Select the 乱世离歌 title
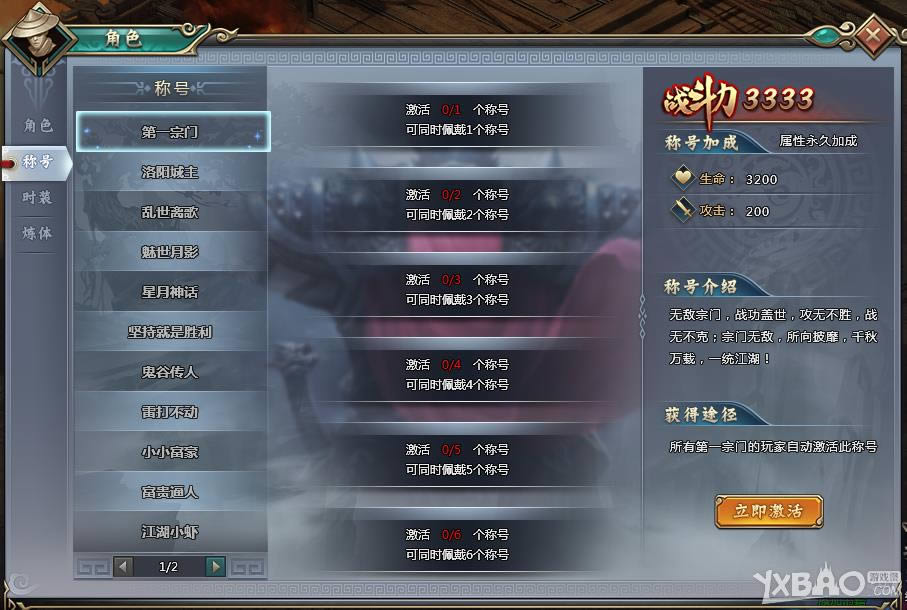Screen dimensions: 907x610 click(x=170, y=212)
